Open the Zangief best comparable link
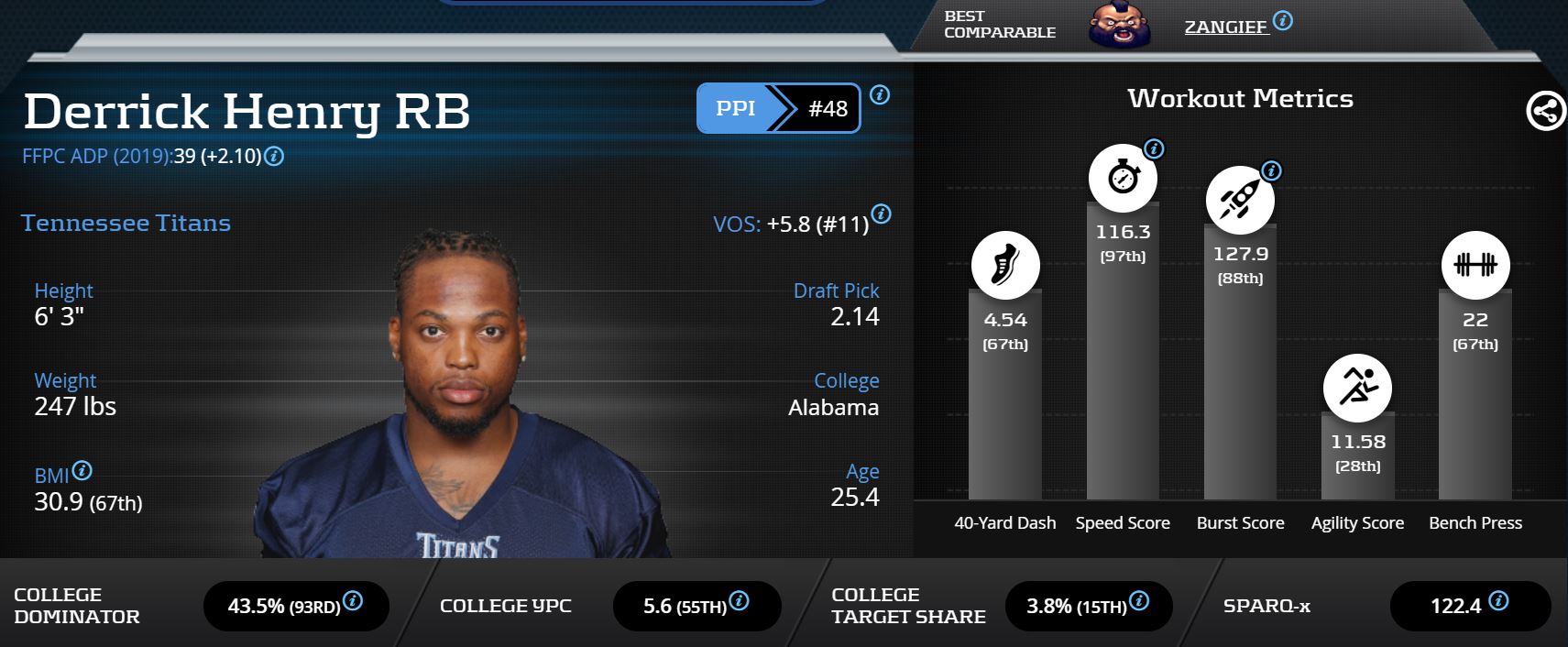The width and height of the screenshot is (1568, 647). pos(1225,27)
